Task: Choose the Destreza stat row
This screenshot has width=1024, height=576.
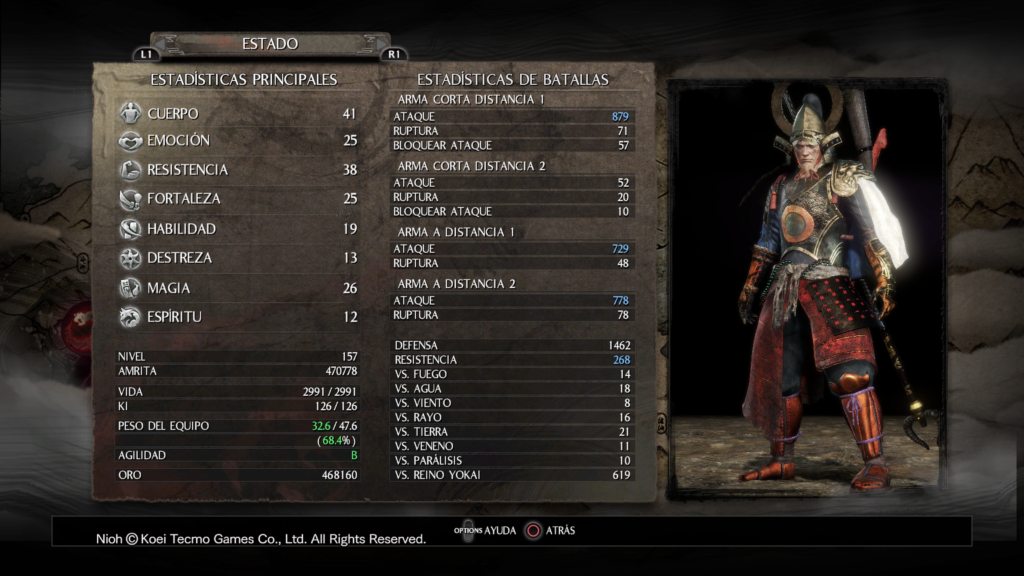Action: click(x=238, y=258)
